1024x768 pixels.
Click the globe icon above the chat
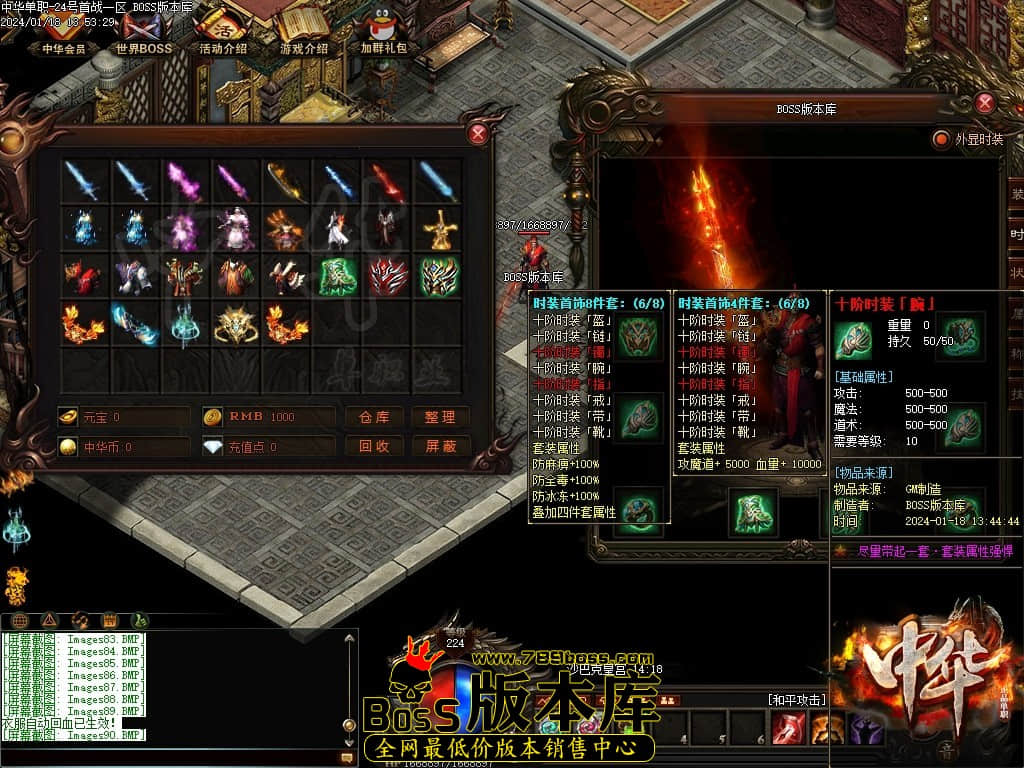click(x=20, y=620)
